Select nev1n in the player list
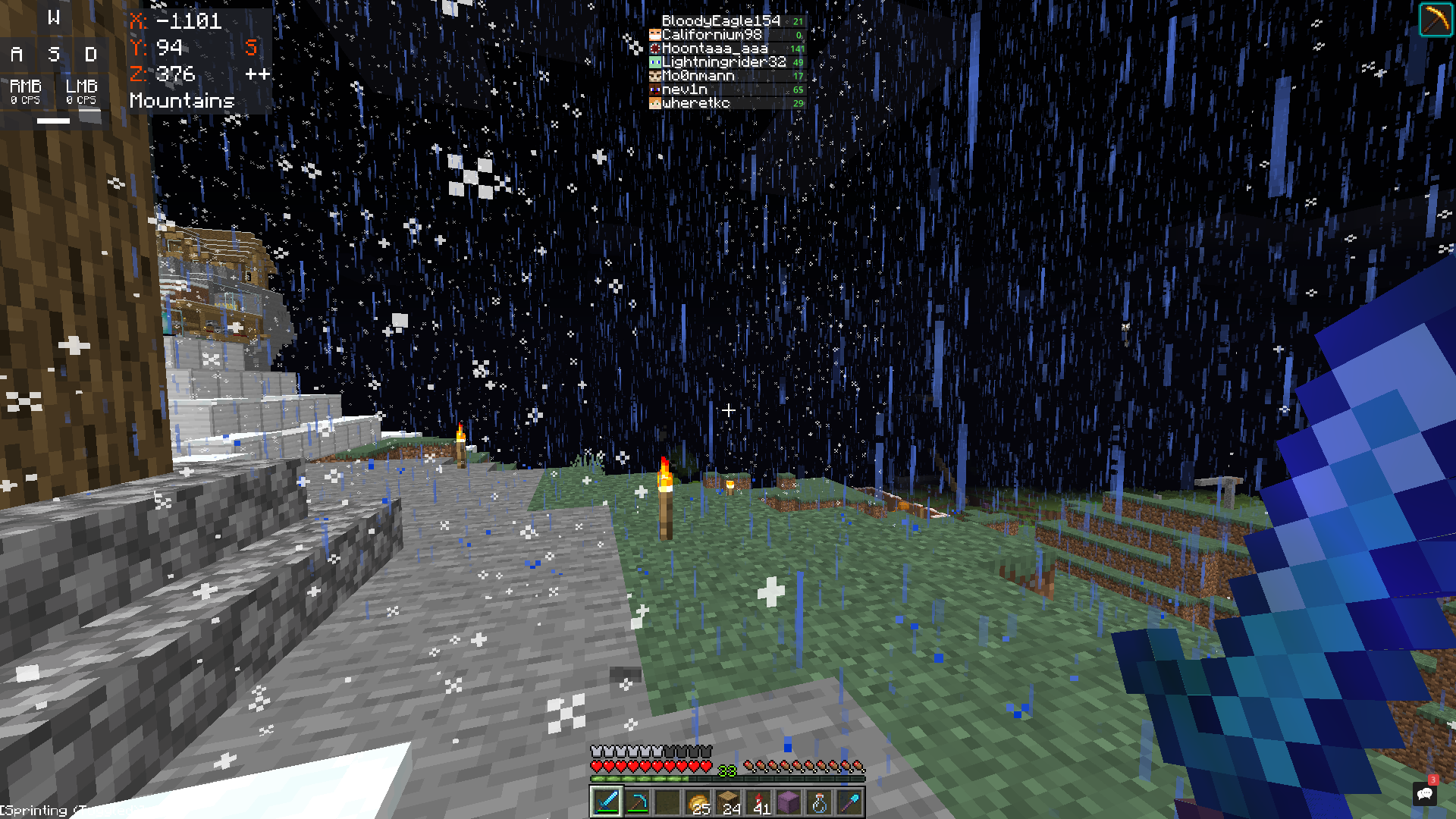The height and width of the screenshot is (819, 1456). click(684, 89)
